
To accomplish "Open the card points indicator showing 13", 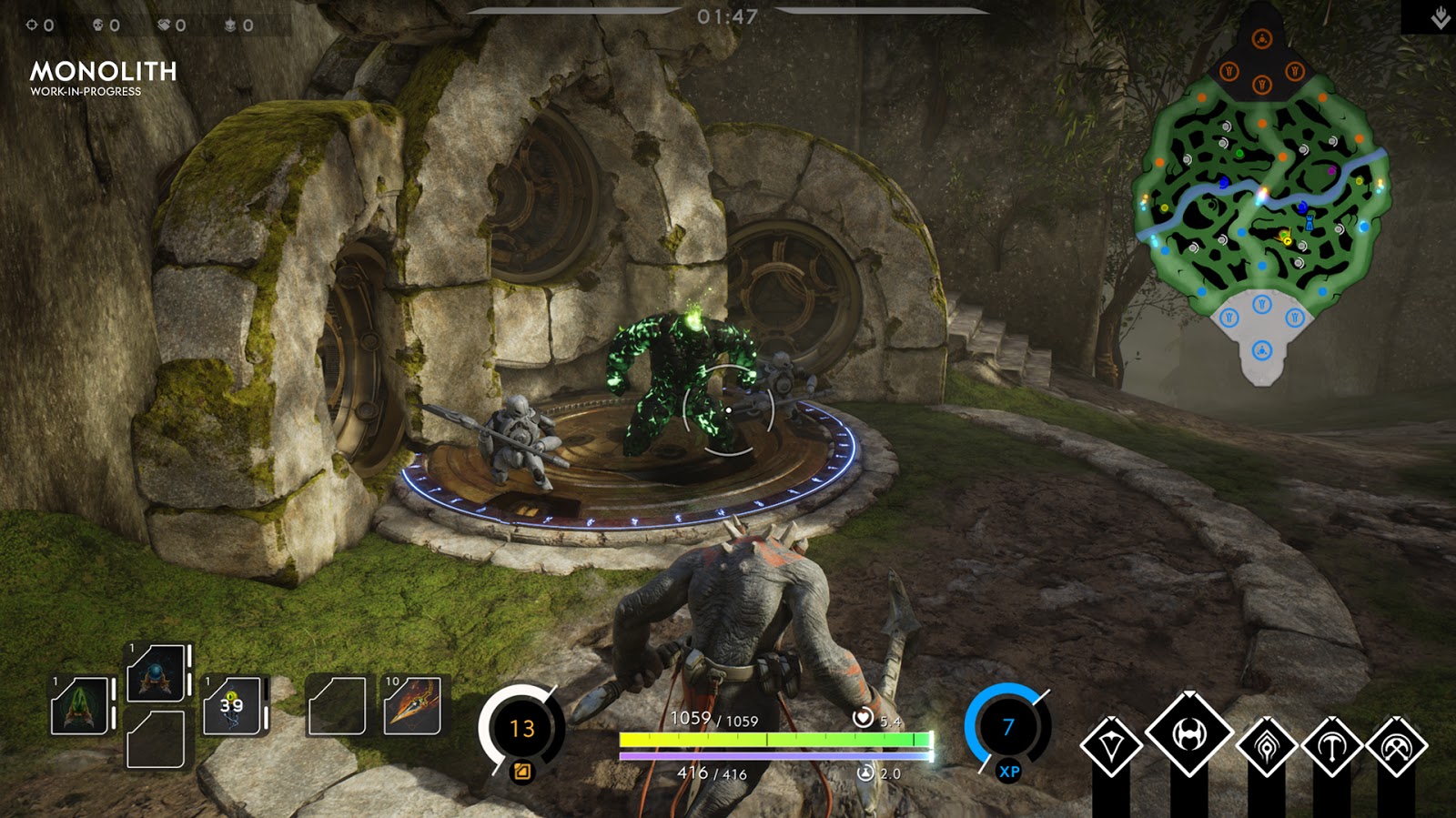I will click(x=521, y=728).
